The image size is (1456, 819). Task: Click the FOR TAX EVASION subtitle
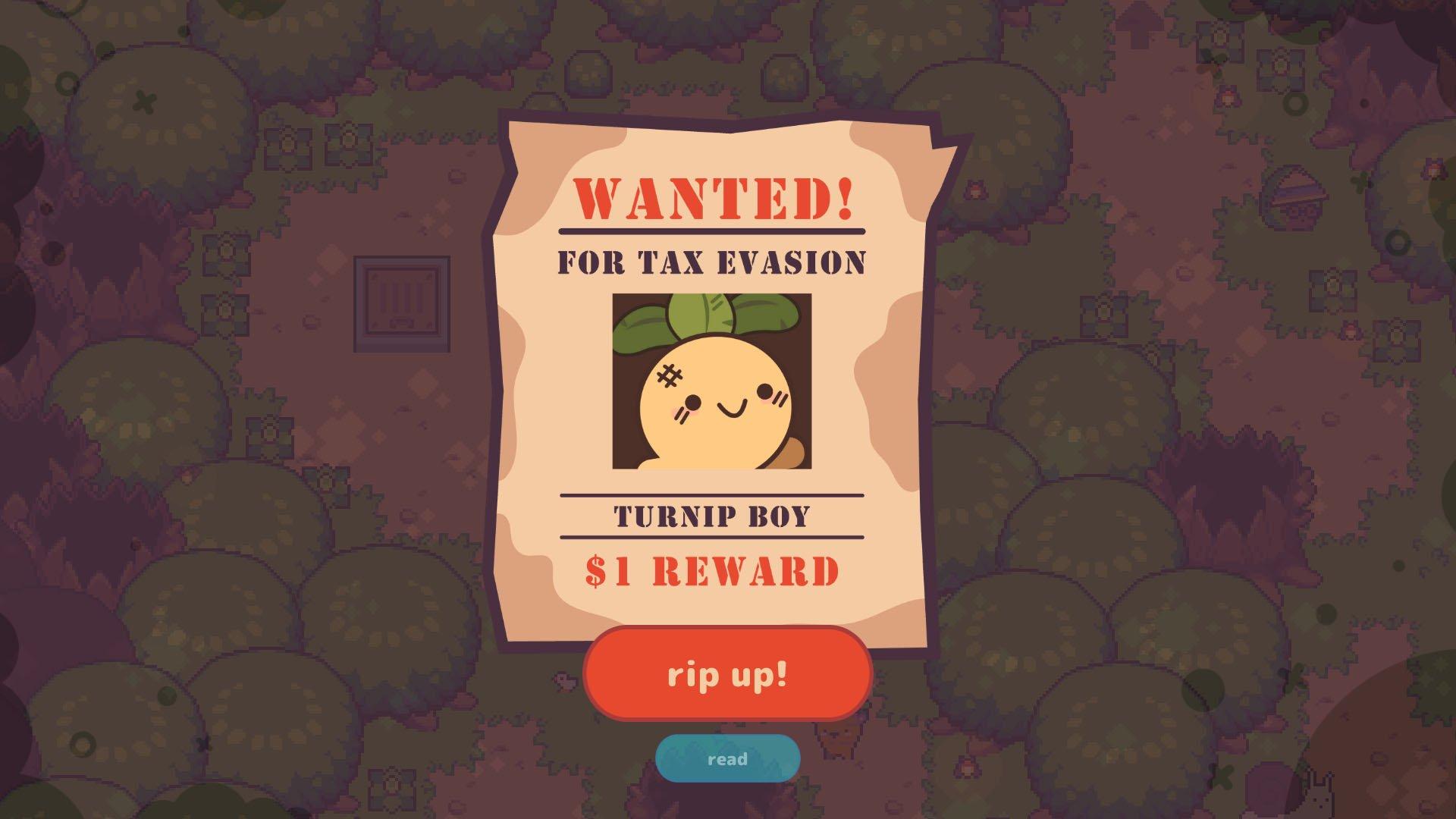tap(711, 262)
